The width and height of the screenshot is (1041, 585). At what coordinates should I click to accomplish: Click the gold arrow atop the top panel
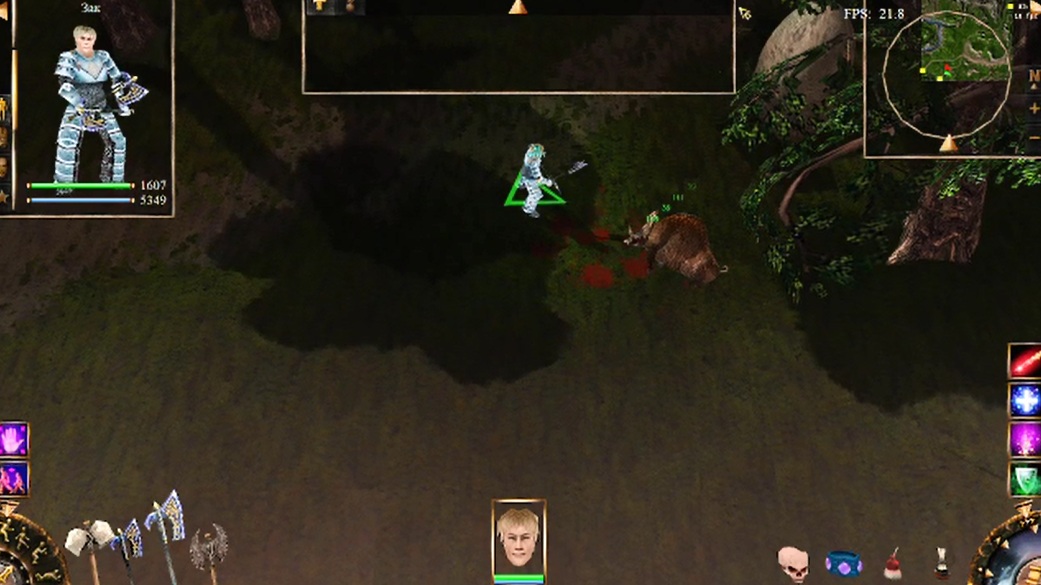517,8
